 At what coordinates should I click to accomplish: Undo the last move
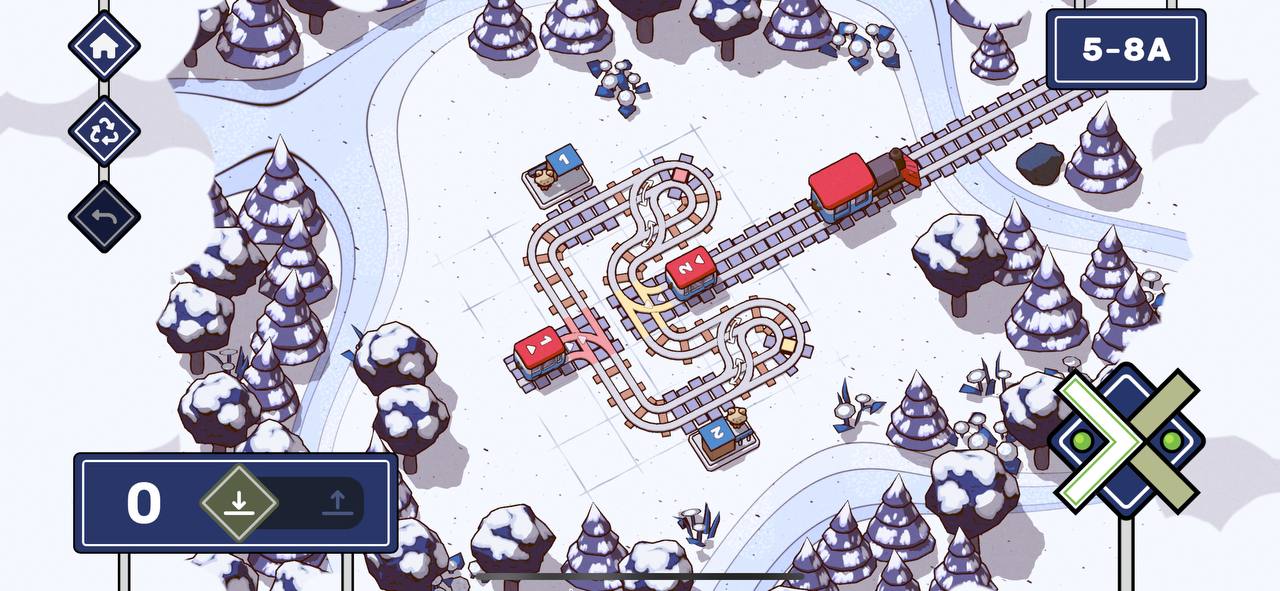[x=104, y=217]
